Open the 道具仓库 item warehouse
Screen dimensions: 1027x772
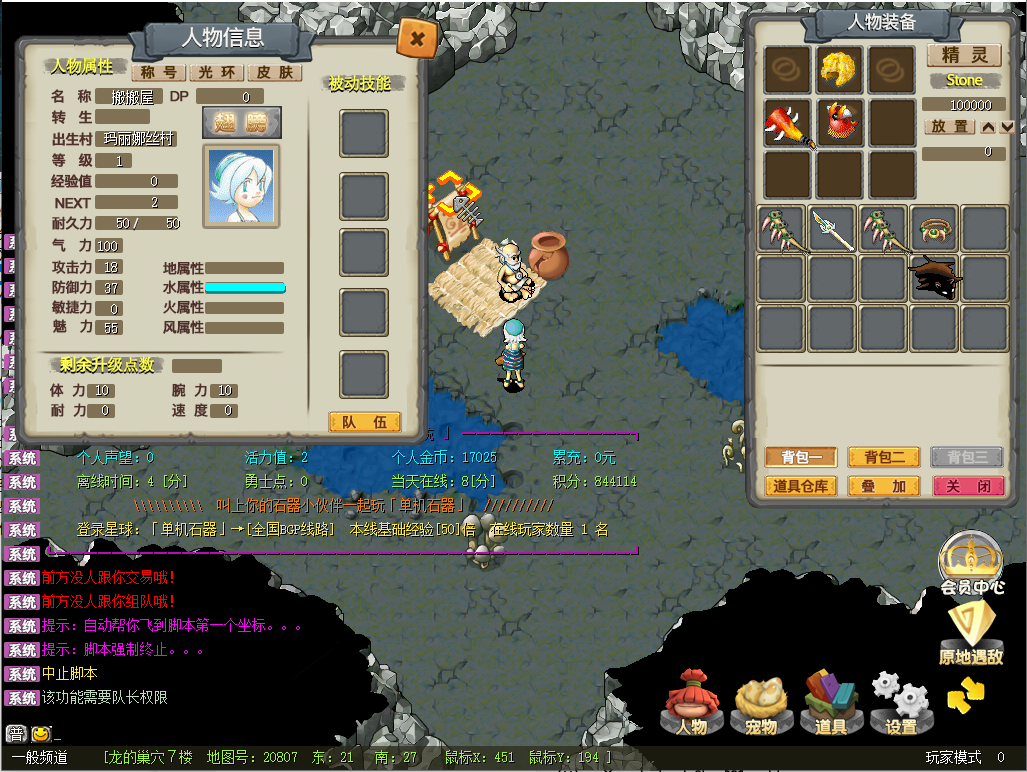click(x=801, y=486)
